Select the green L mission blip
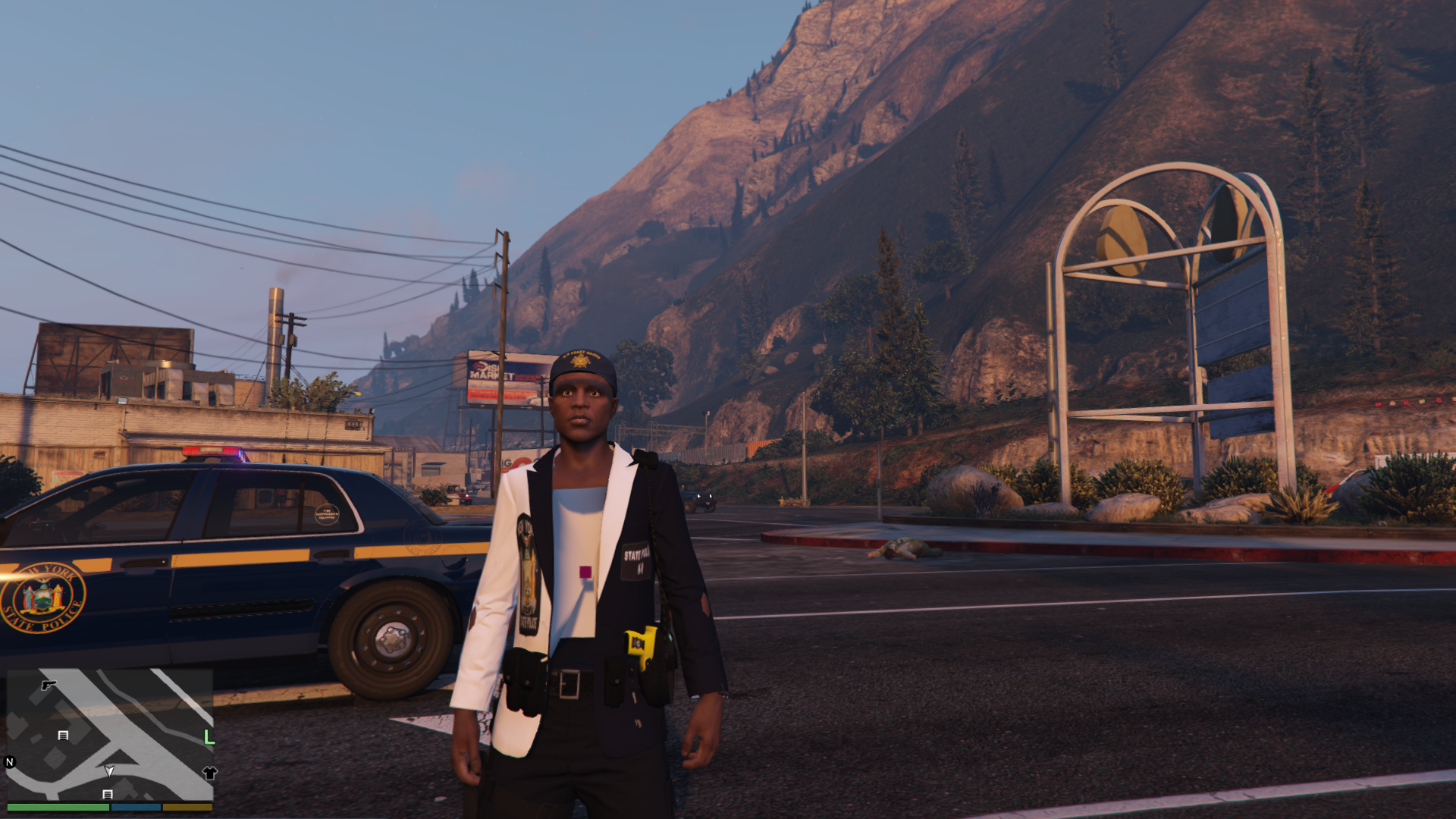 (209, 737)
